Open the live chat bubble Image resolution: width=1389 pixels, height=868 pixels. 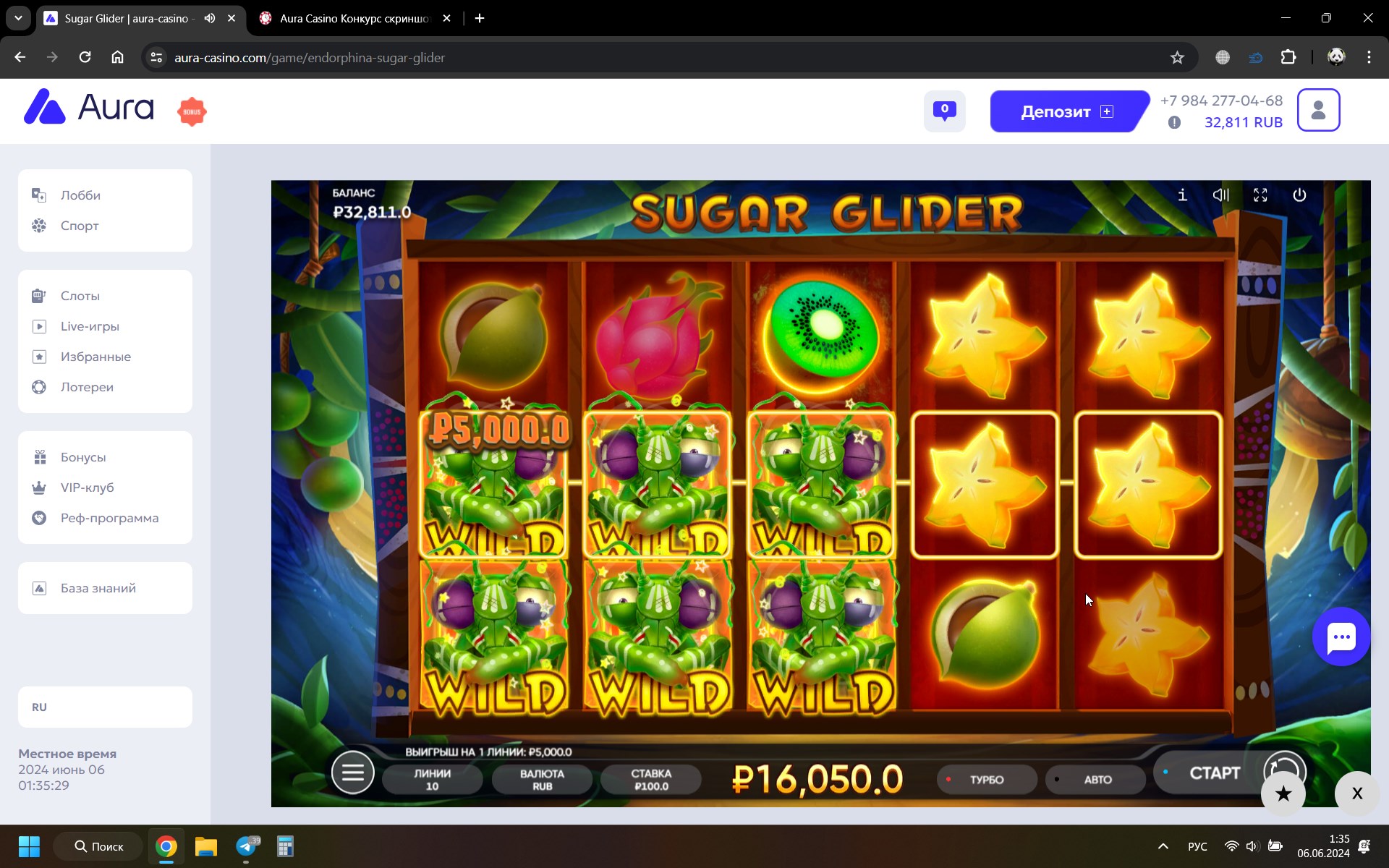pyautogui.click(x=1341, y=637)
